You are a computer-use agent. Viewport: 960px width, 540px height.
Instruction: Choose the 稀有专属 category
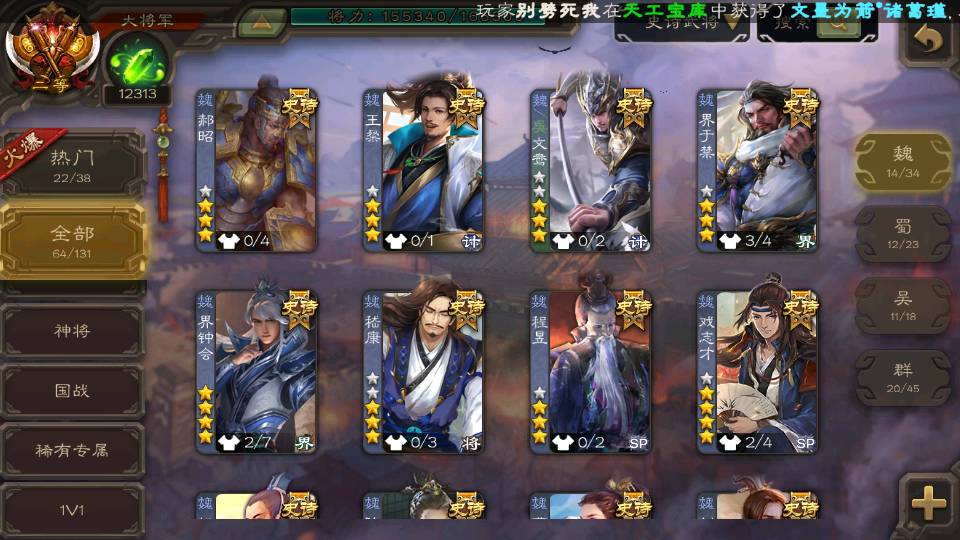coord(73,450)
